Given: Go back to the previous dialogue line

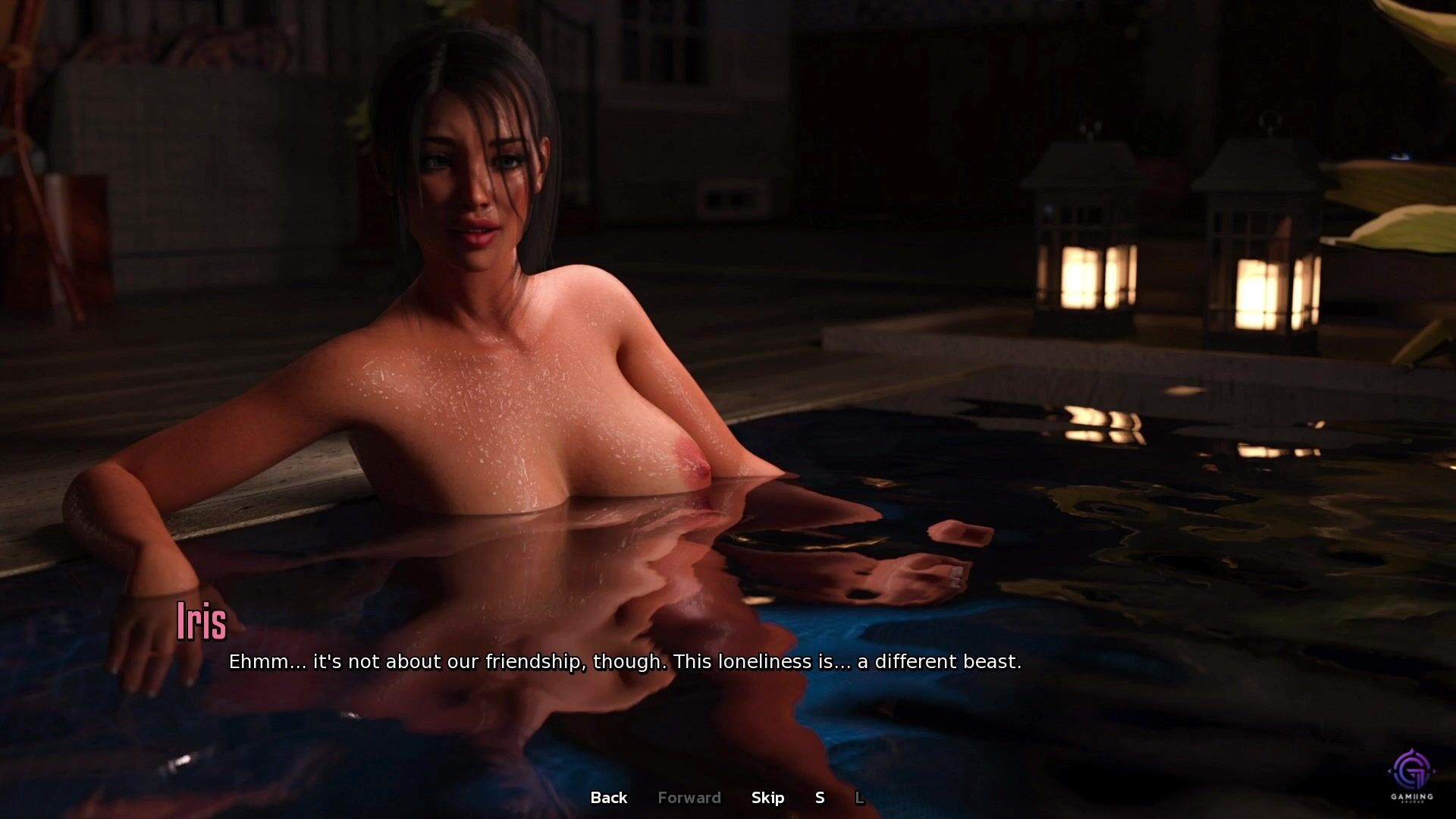Looking at the screenshot, I should click(x=608, y=798).
